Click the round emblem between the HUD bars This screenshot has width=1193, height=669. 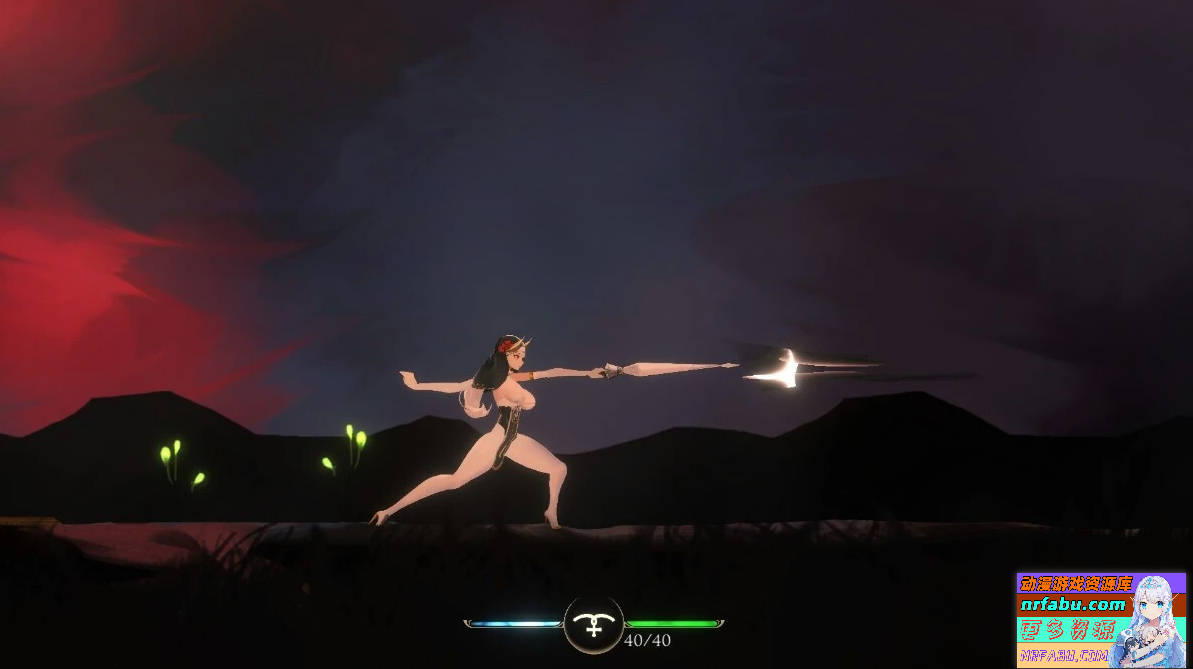click(x=594, y=624)
